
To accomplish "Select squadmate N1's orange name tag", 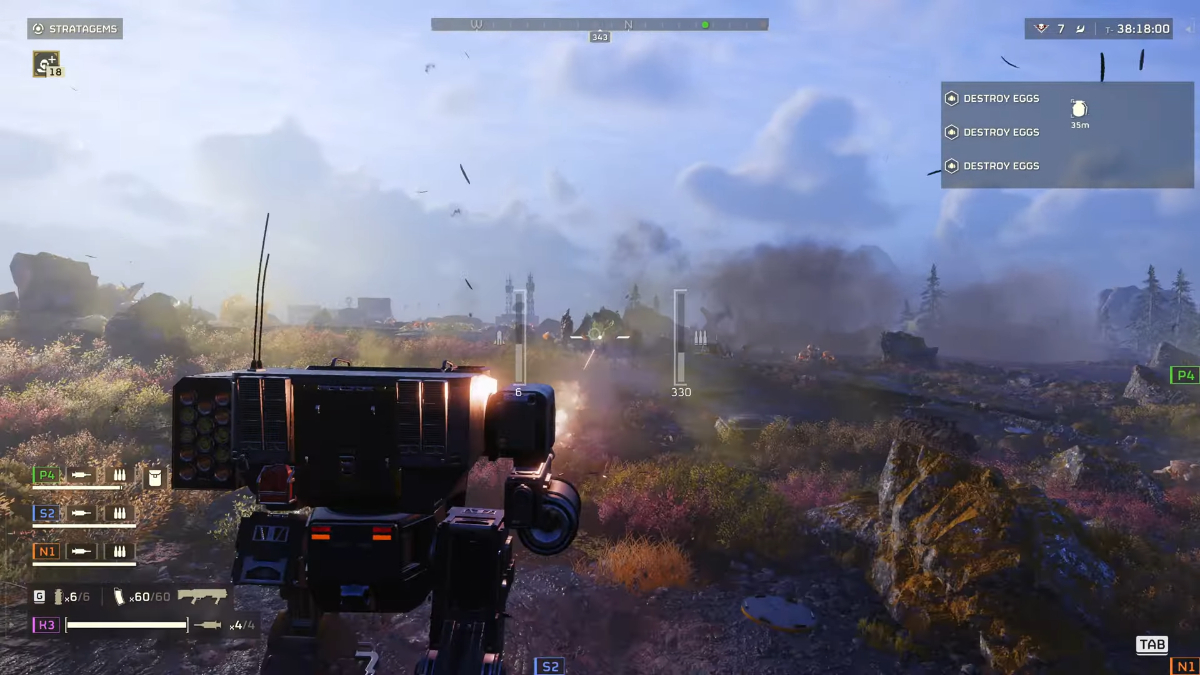I will tap(46, 551).
